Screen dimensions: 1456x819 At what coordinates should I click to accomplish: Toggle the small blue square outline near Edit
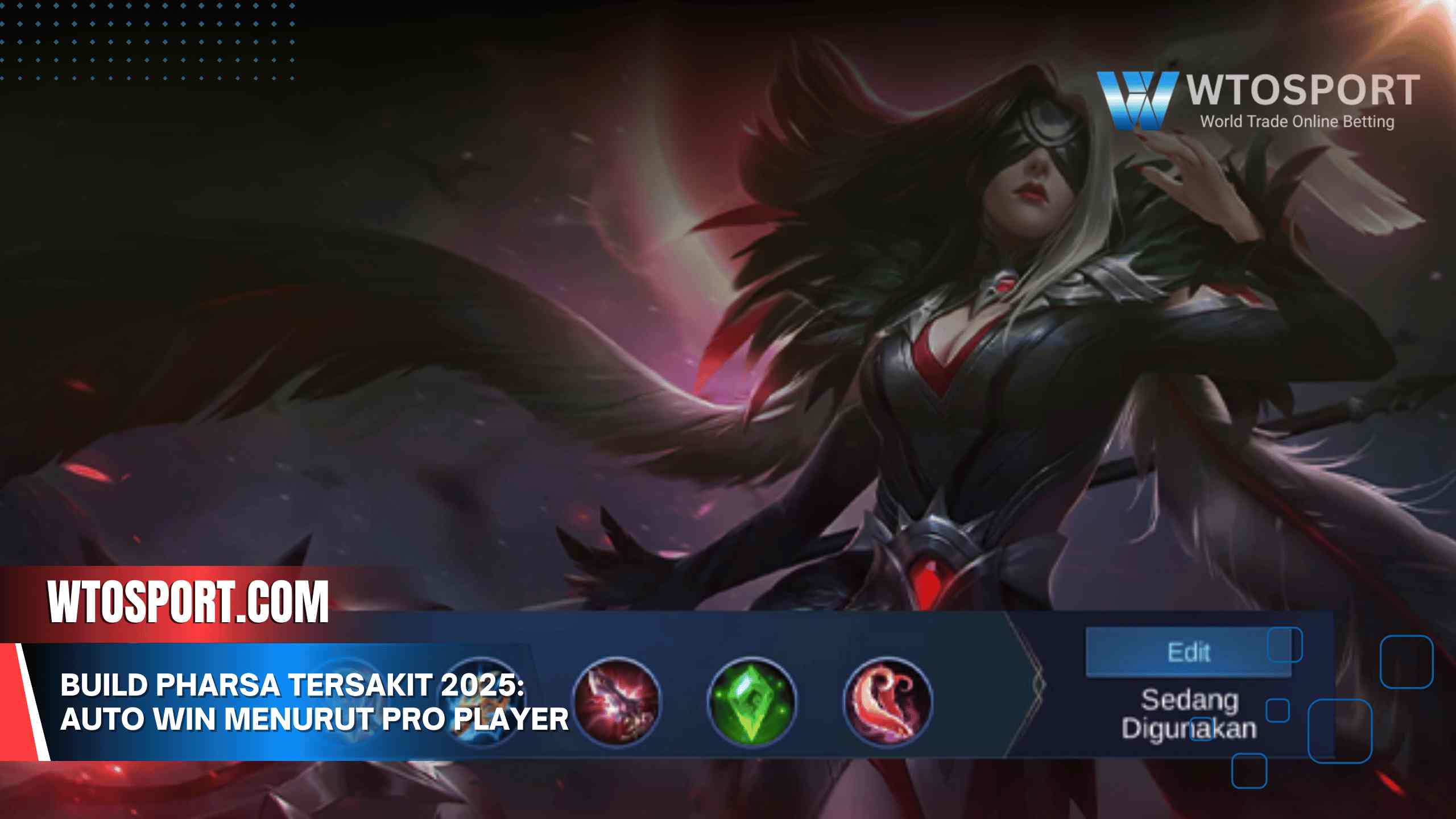click(x=1285, y=644)
